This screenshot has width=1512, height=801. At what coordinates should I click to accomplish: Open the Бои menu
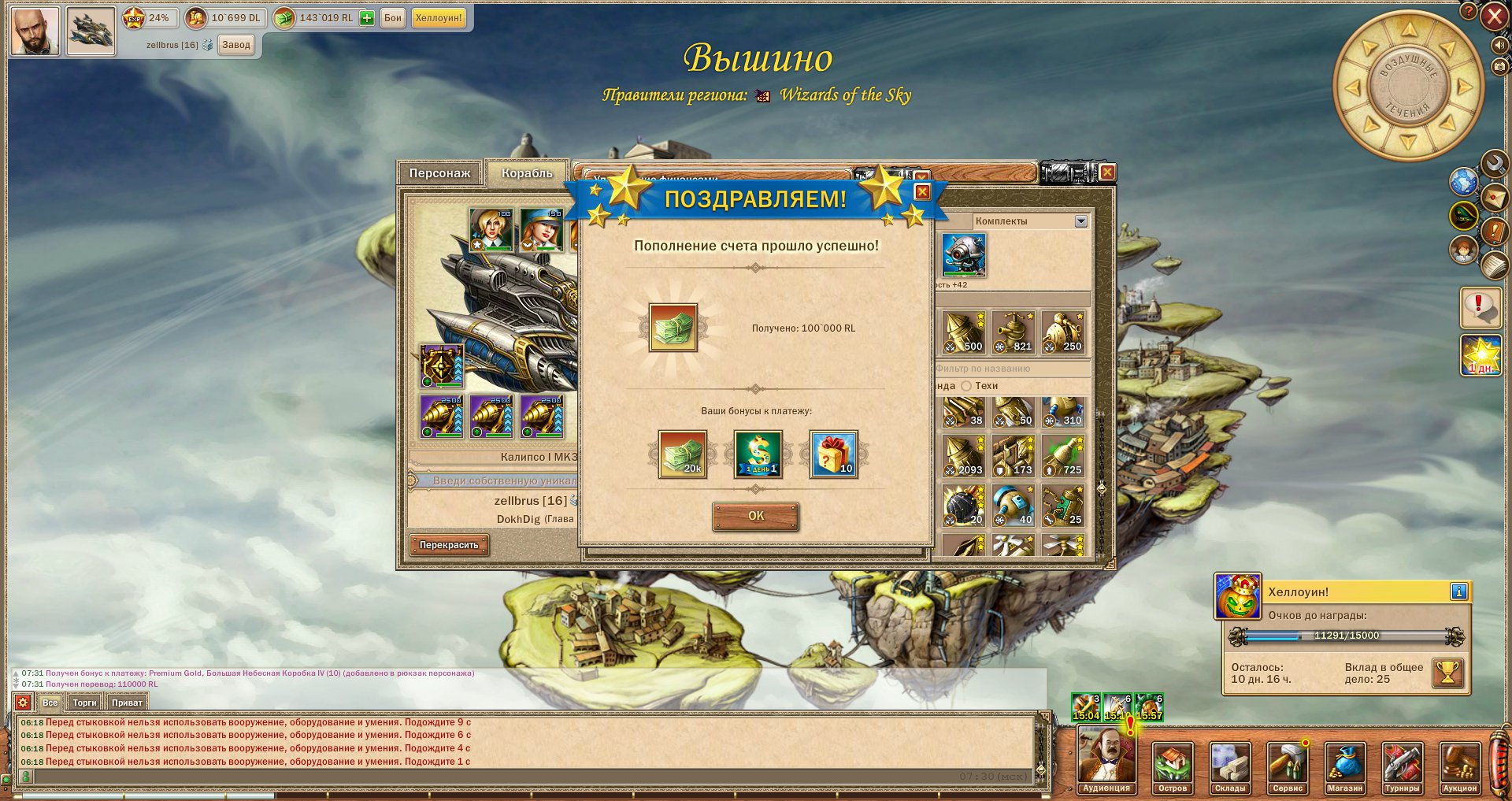[x=392, y=18]
